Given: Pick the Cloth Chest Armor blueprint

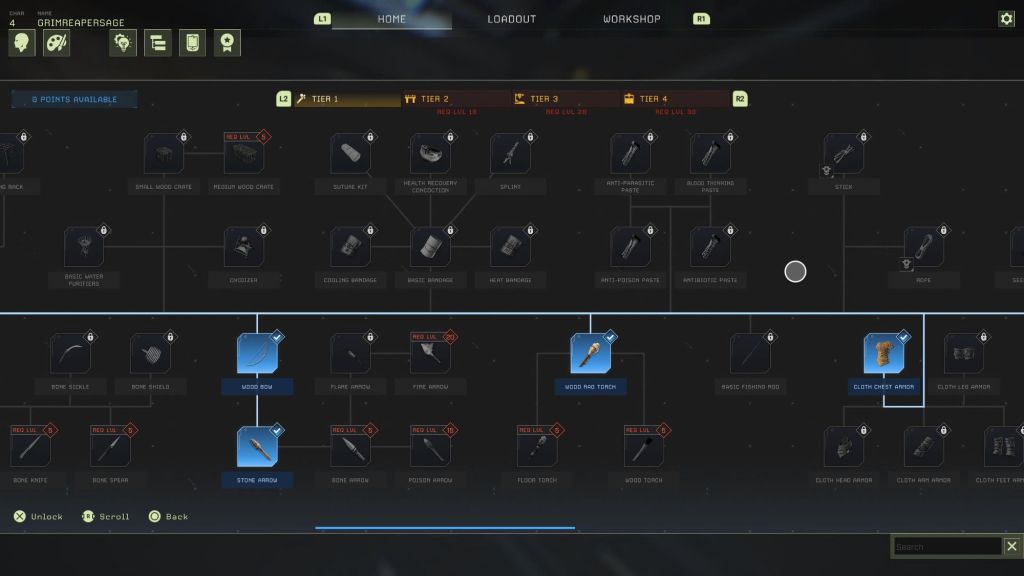Looking at the screenshot, I should coord(884,354).
